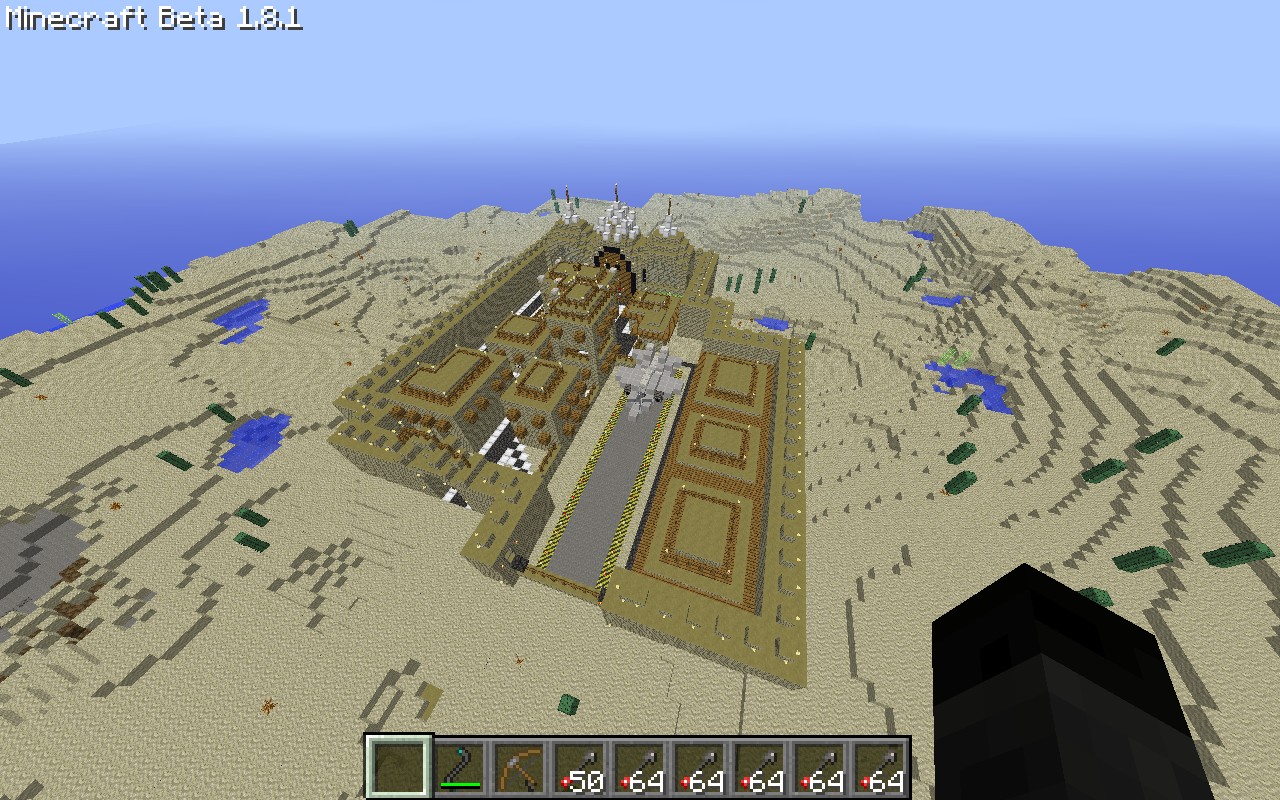This screenshot has width=1280, height=800.
Task: Select the bow in the hotbar
Action: pyautogui.click(x=519, y=768)
